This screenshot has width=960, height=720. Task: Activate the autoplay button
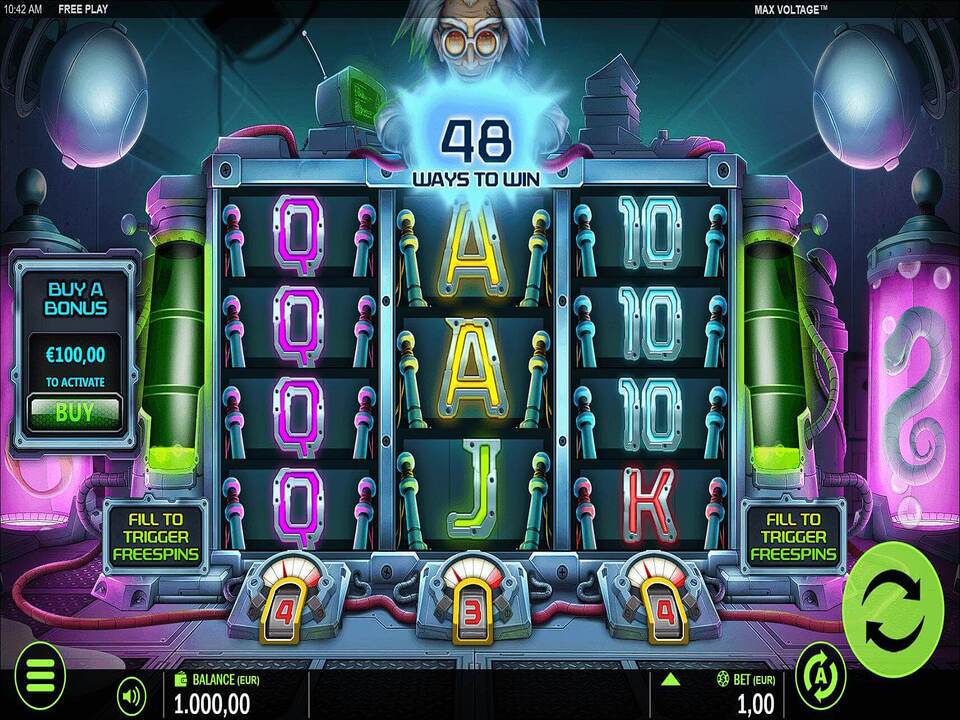(820, 677)
